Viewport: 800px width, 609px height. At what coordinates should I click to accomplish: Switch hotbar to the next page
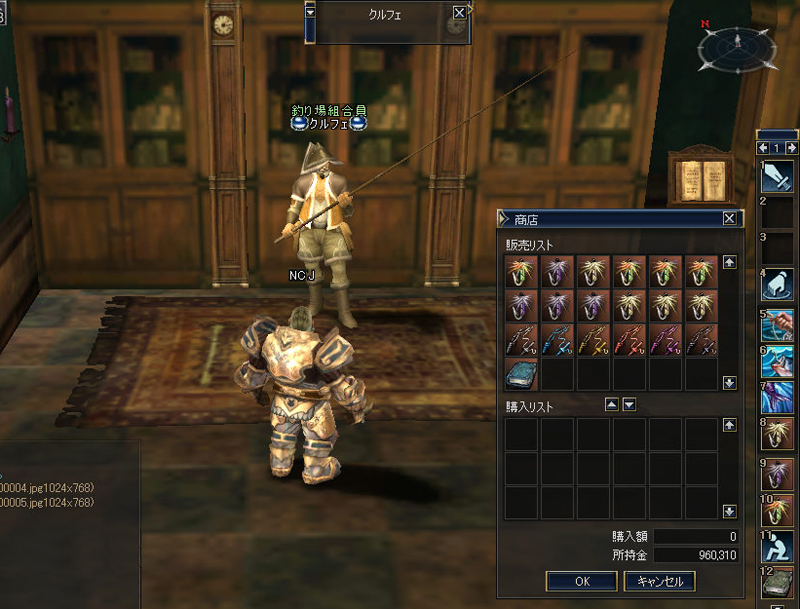pyautogui.click(x=790, y=148)
